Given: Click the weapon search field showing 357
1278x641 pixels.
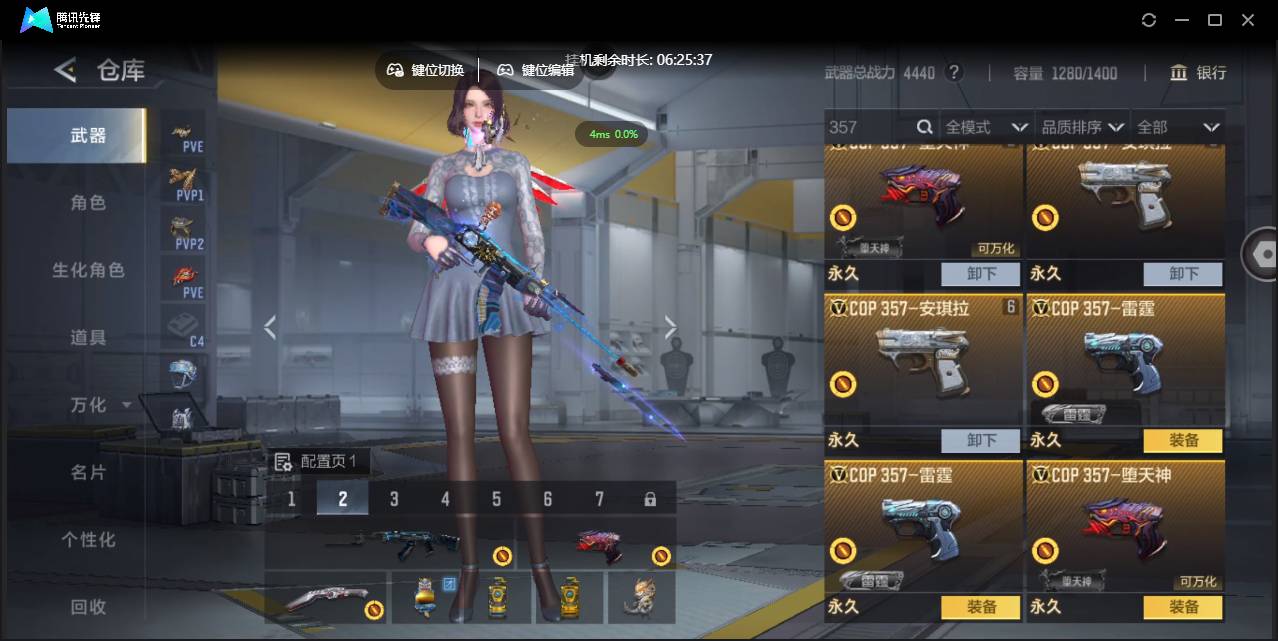Looking at the screenshot, I should pos(870,127).
